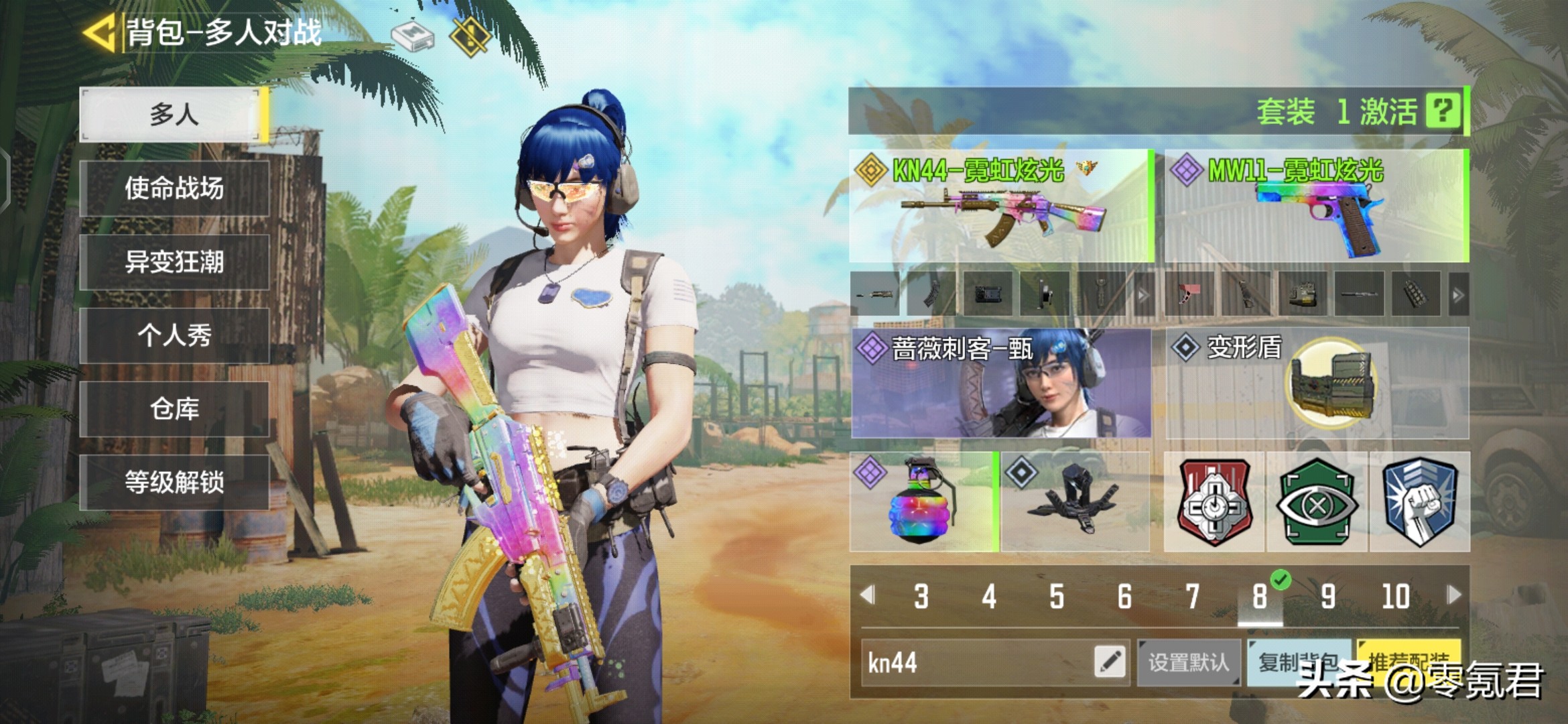The image size is (1568, 724).
Task: Select the 多人 multiplayer tab
Action: (x=174, y=114)
